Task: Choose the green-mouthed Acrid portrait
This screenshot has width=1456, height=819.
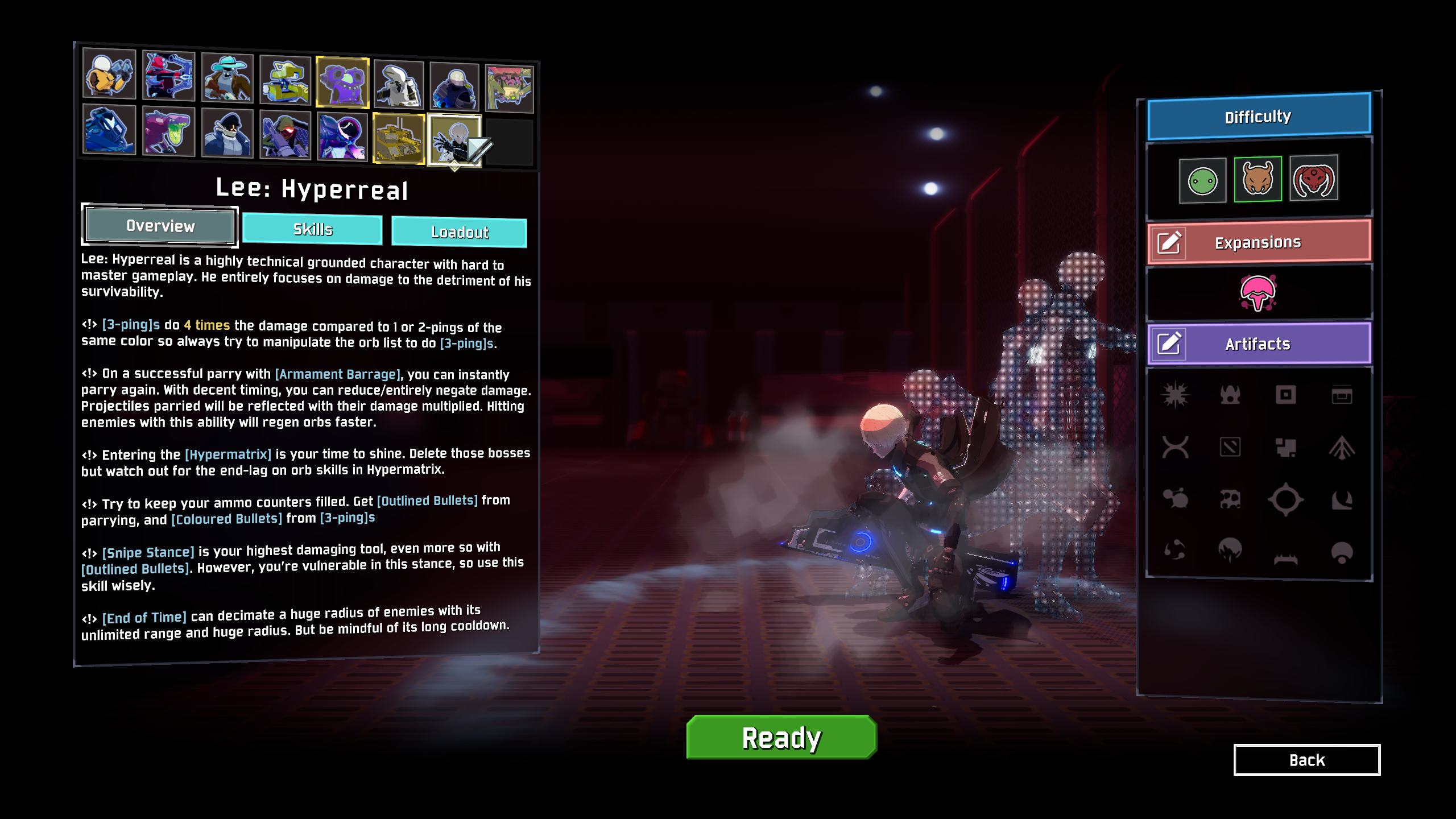Action: pyautogui.click(x=168, y=131)
